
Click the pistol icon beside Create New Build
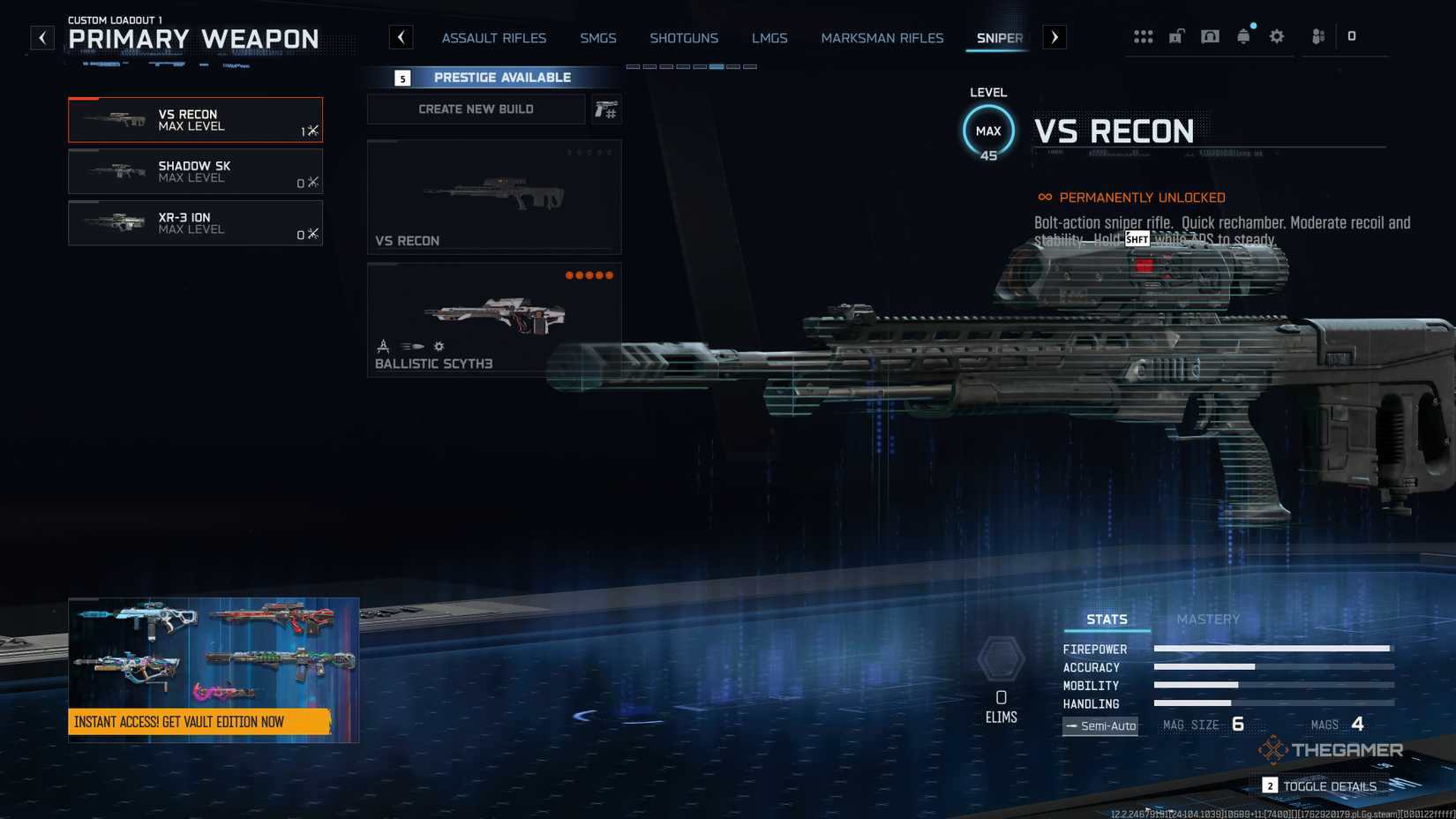(606, 109)
